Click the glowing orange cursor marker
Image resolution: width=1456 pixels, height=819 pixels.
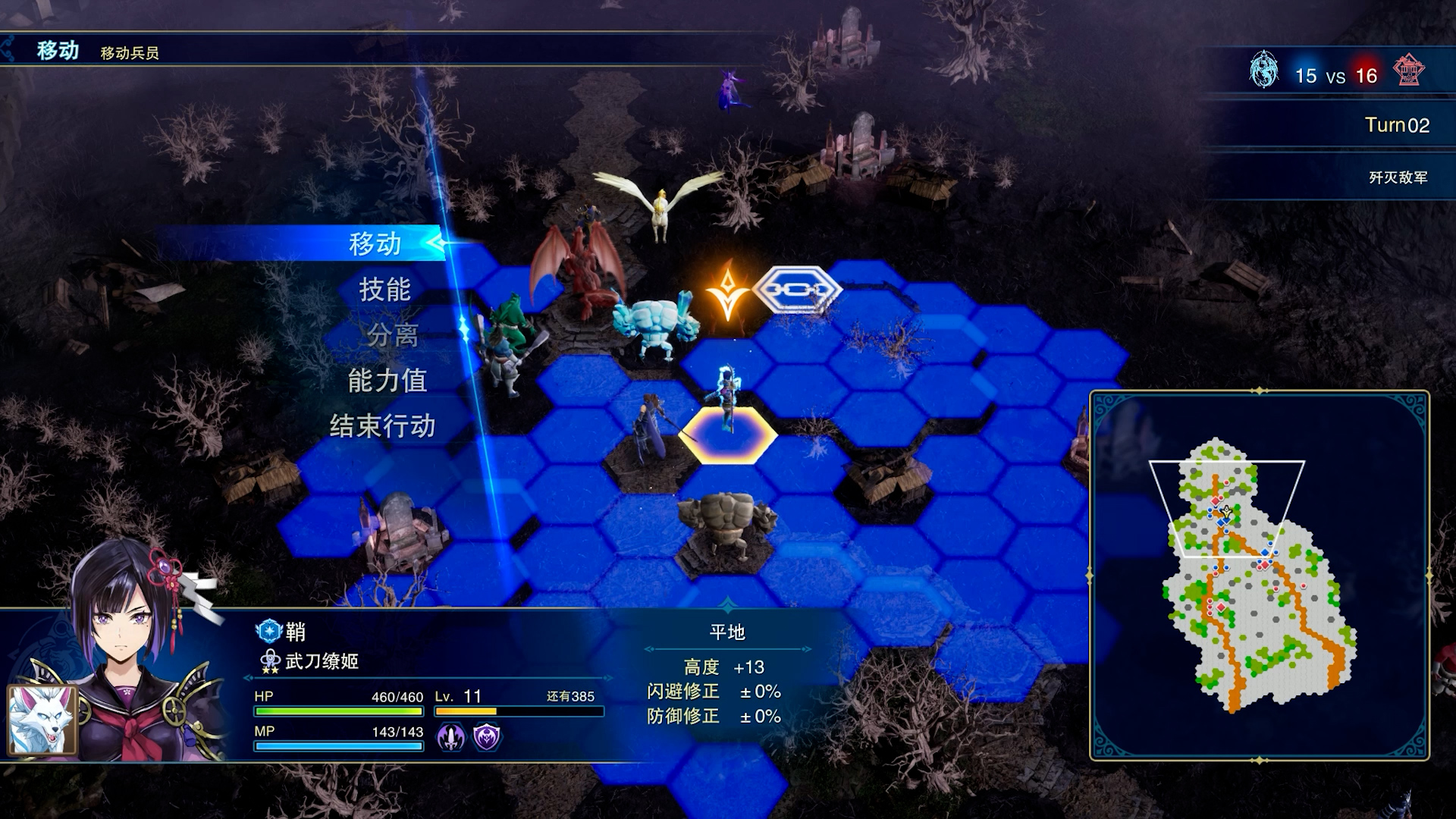click(x=727, y=292)
